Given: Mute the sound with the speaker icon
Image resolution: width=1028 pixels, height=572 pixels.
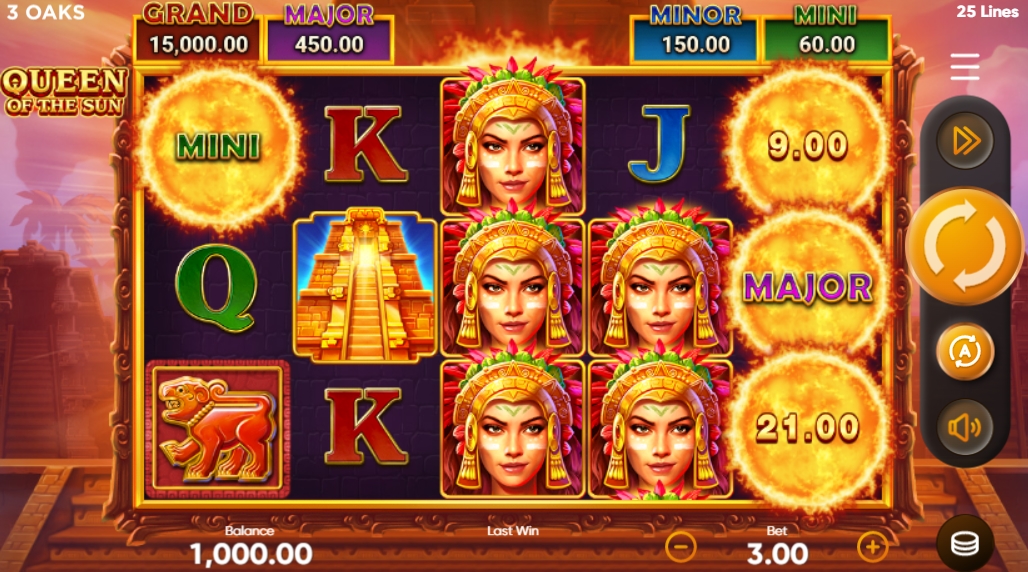Looking at the screenshot, I should pos(965,428).
